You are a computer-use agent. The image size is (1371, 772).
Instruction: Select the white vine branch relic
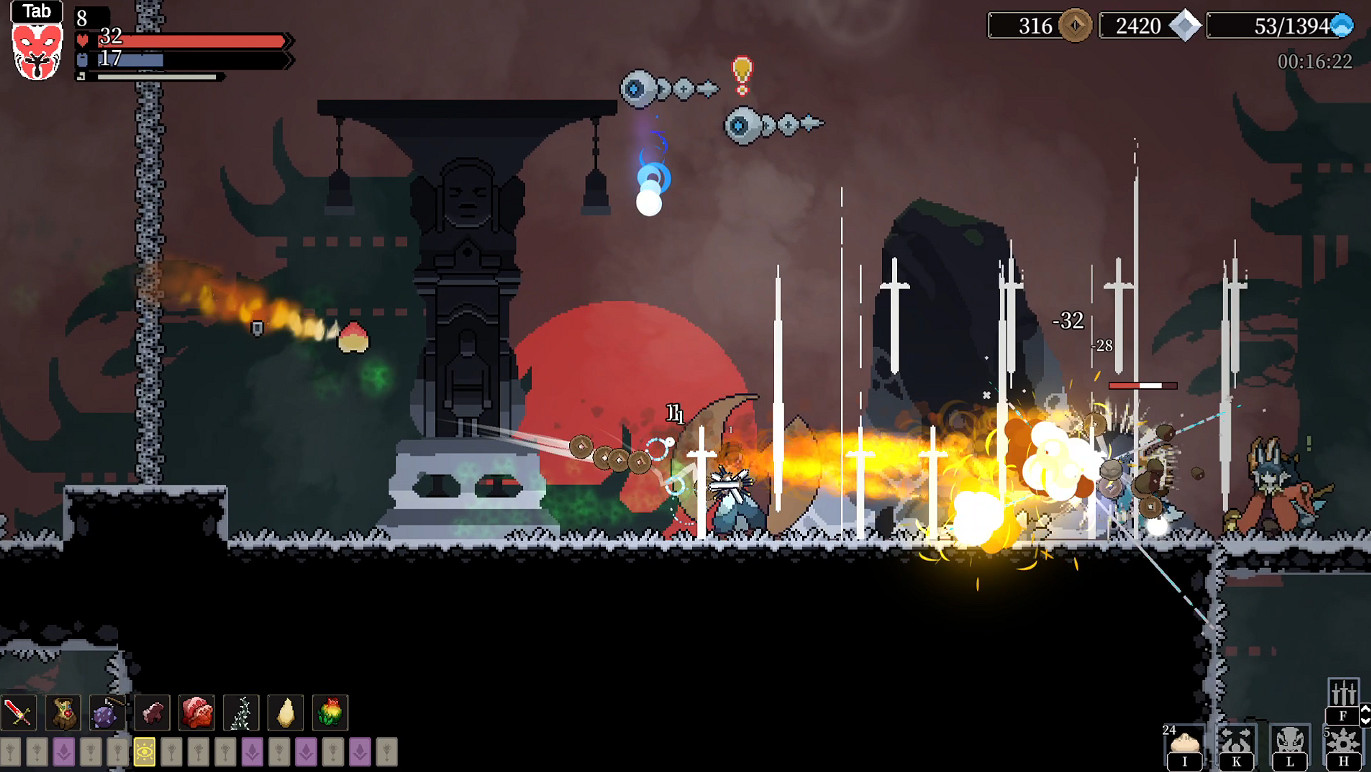(x=241, y=713)
